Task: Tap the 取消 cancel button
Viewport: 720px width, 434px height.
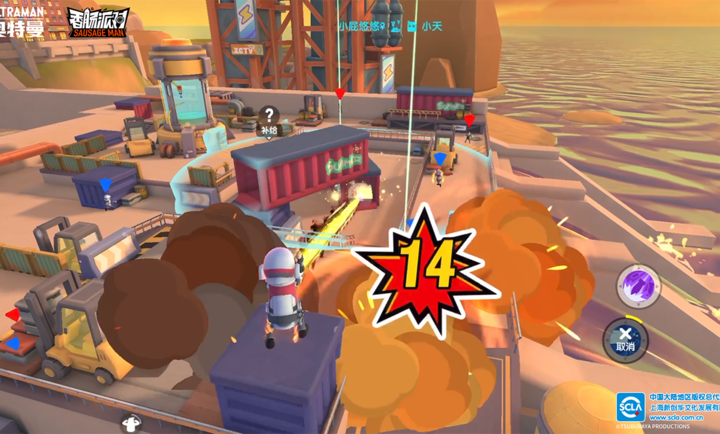Action: coord(626,340)
